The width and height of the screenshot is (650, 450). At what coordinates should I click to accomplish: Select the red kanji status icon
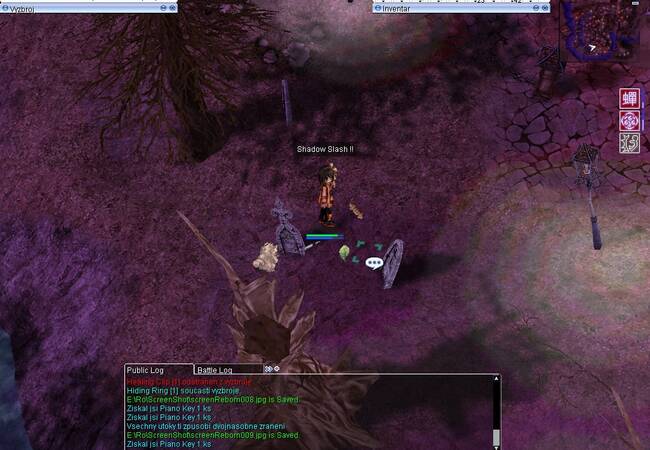[630, 98]
